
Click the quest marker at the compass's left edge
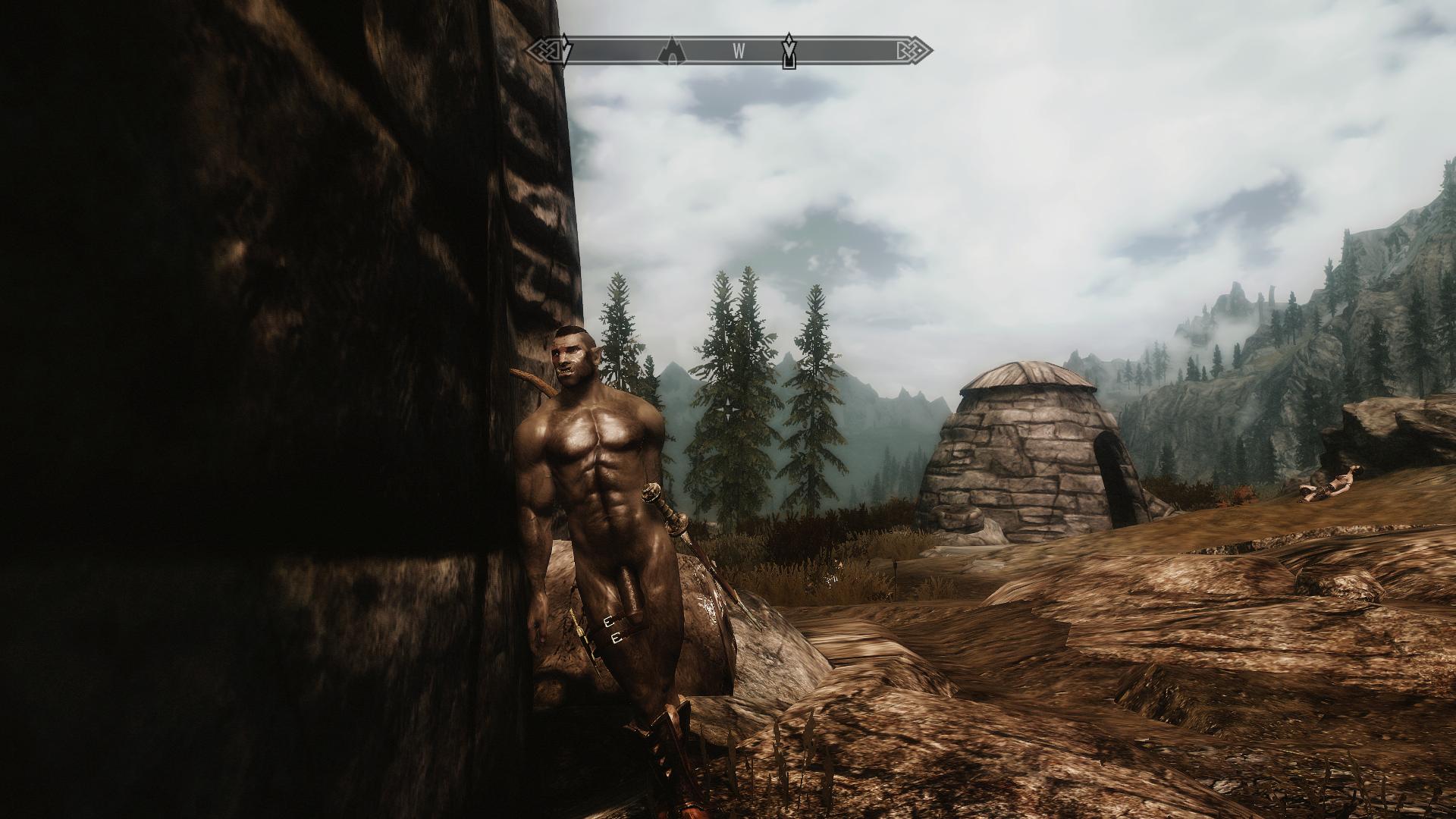(x=563, y=49)
